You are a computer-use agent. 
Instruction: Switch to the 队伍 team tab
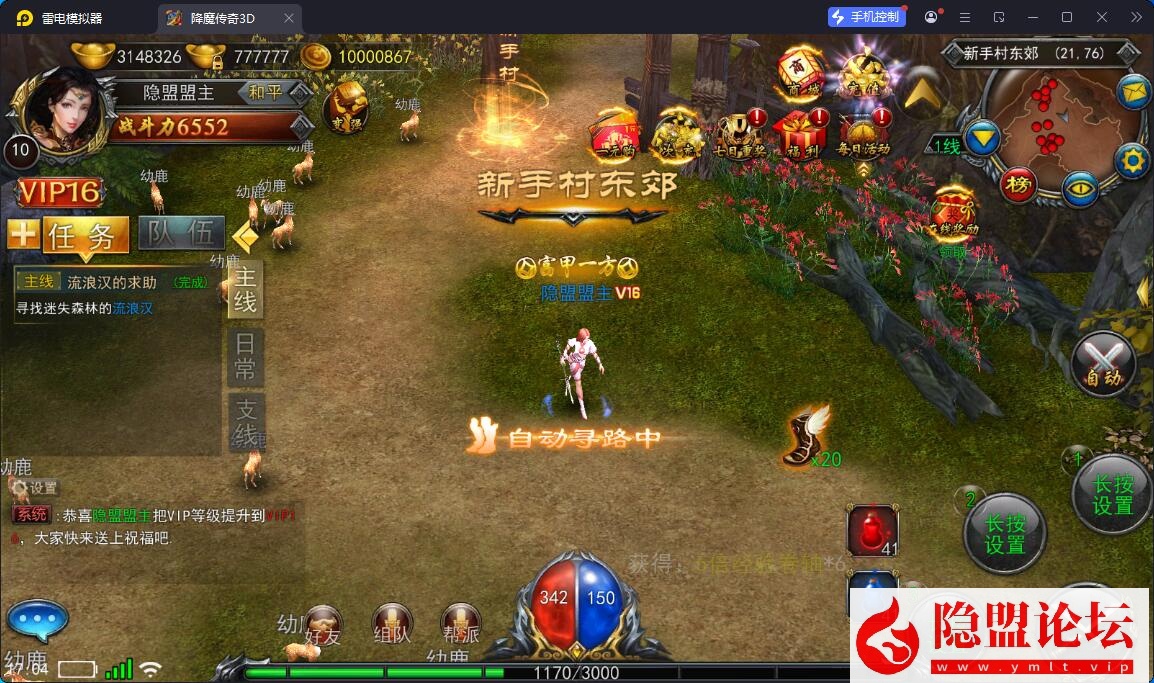click(181, 234)
